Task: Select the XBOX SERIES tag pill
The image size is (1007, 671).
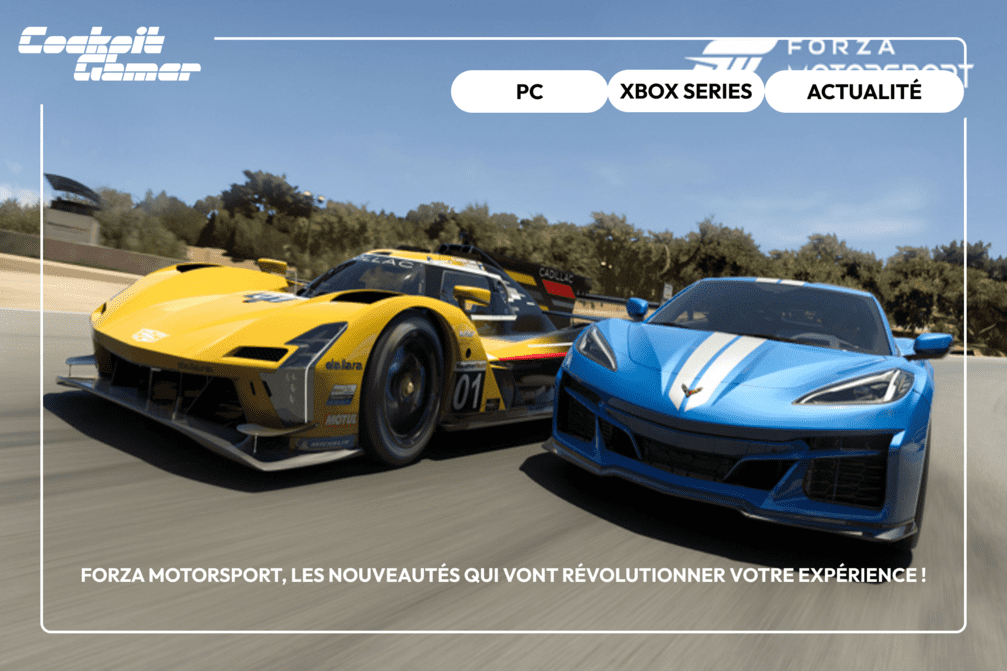Action: click(685, 92)
